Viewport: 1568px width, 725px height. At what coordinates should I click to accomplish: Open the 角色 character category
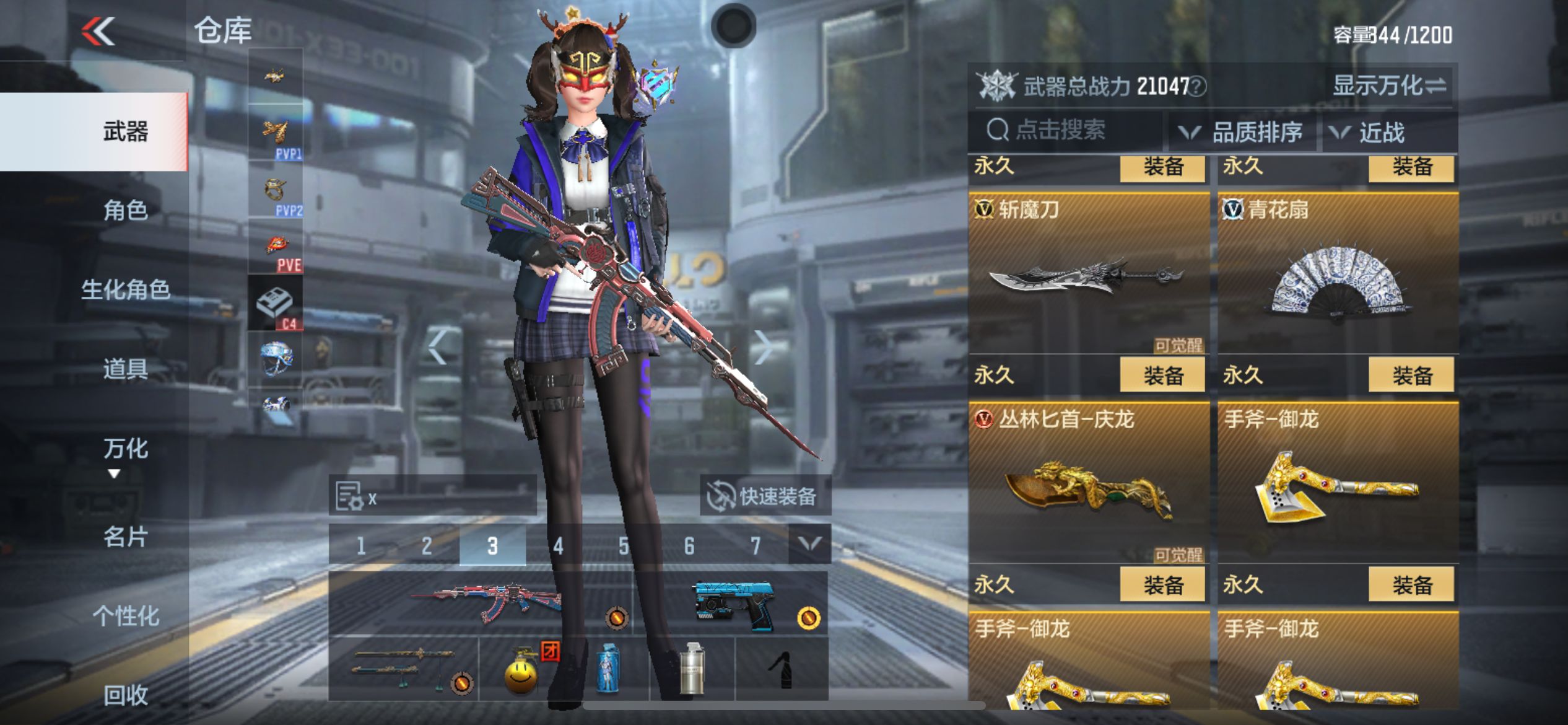(x=125, y=211)
